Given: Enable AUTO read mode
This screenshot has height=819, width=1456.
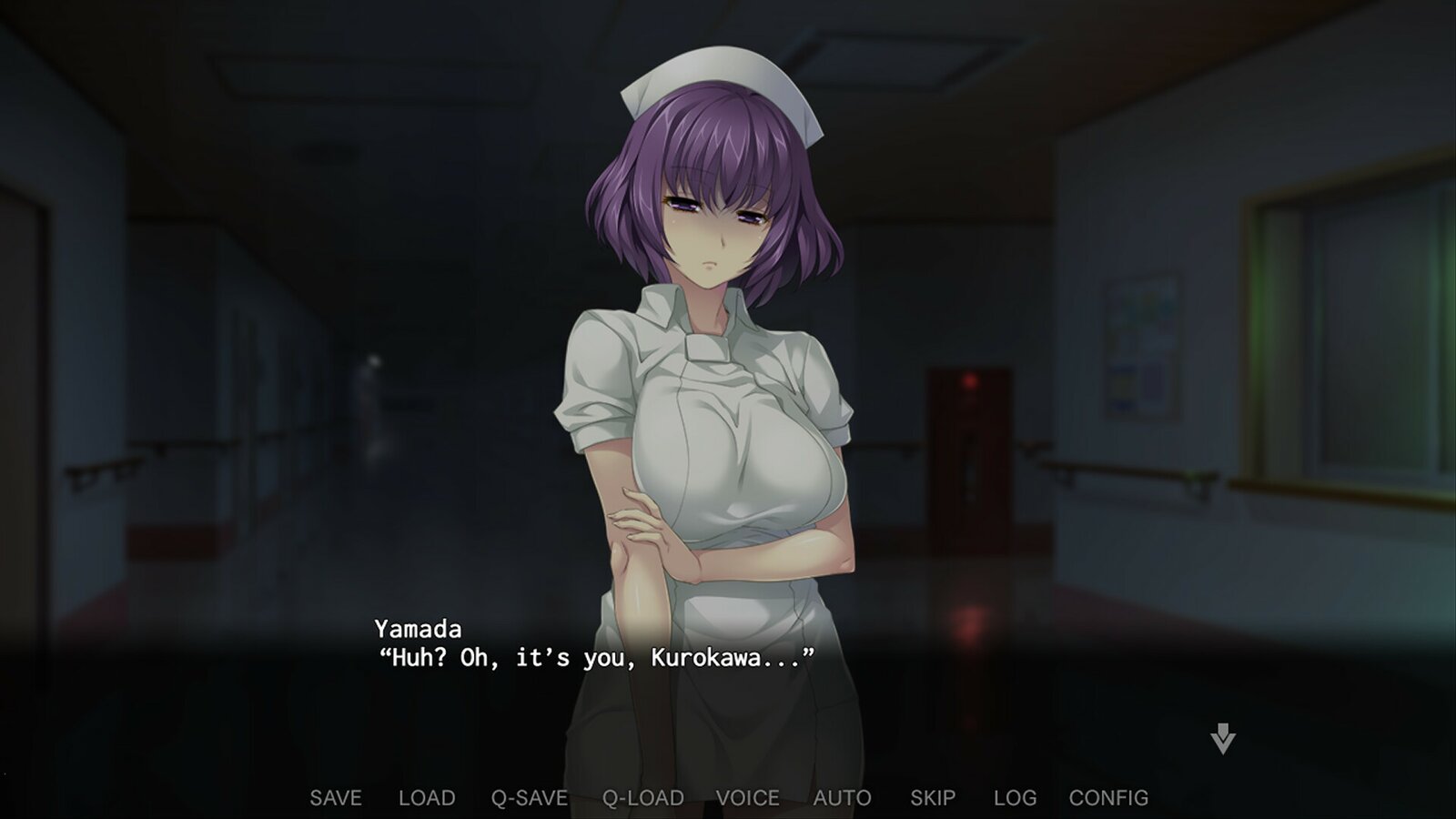Looking at the screenshot, I should 842,797.
